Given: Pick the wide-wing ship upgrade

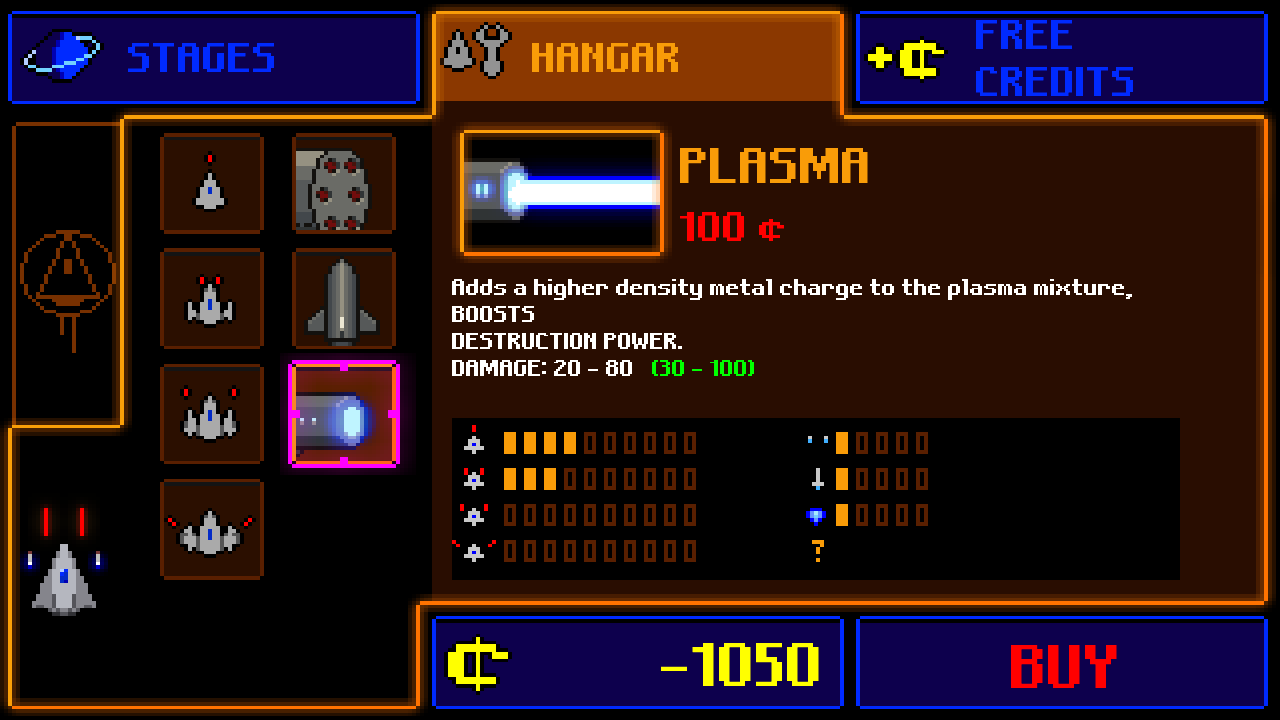Looking at the screenshot, I should 211,529.
